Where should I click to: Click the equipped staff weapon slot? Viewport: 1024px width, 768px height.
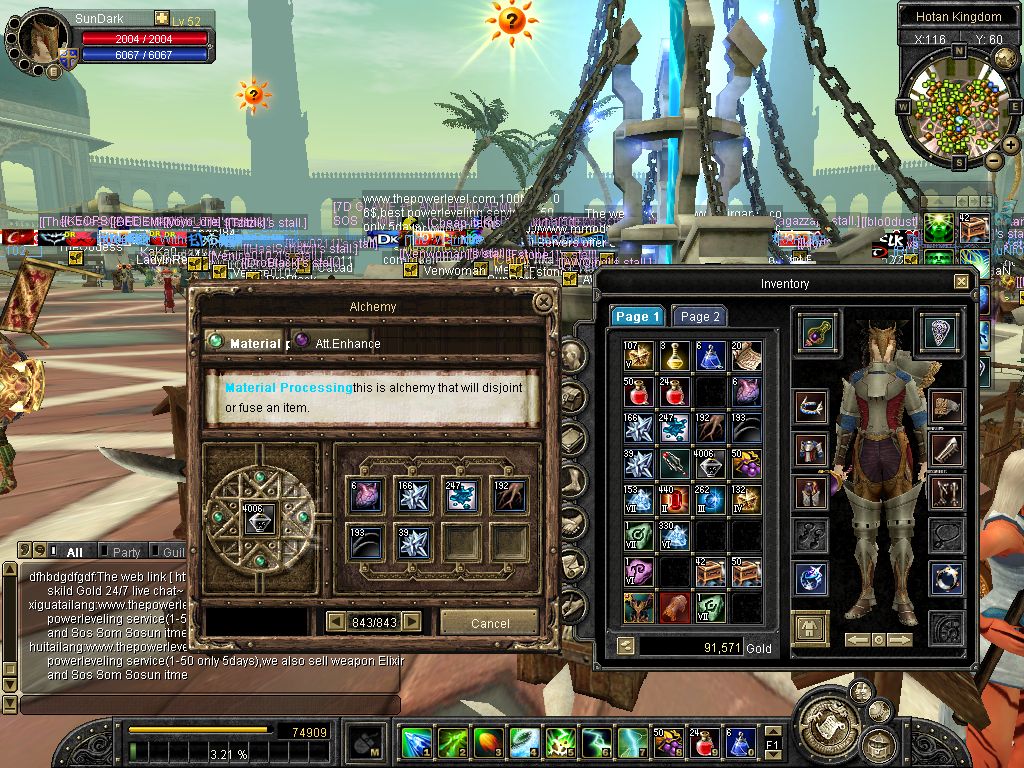point(812,333)
